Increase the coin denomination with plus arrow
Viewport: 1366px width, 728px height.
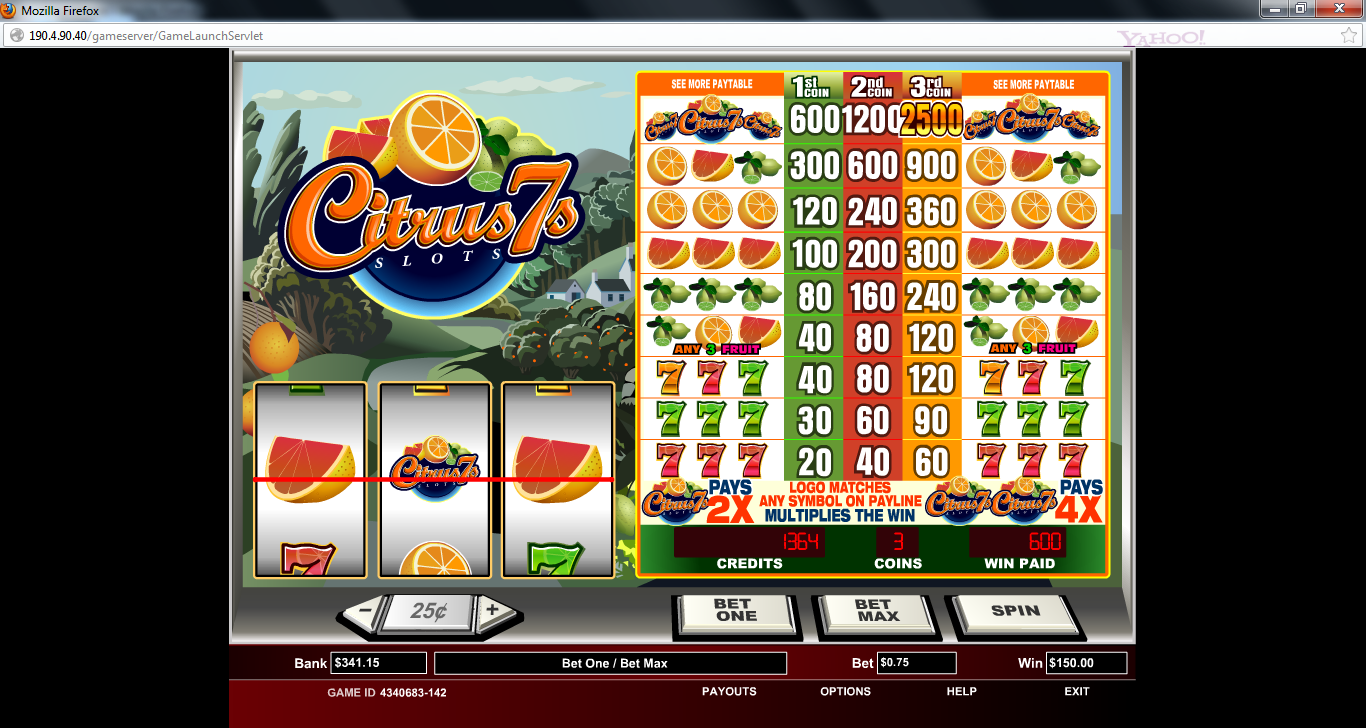493,610
